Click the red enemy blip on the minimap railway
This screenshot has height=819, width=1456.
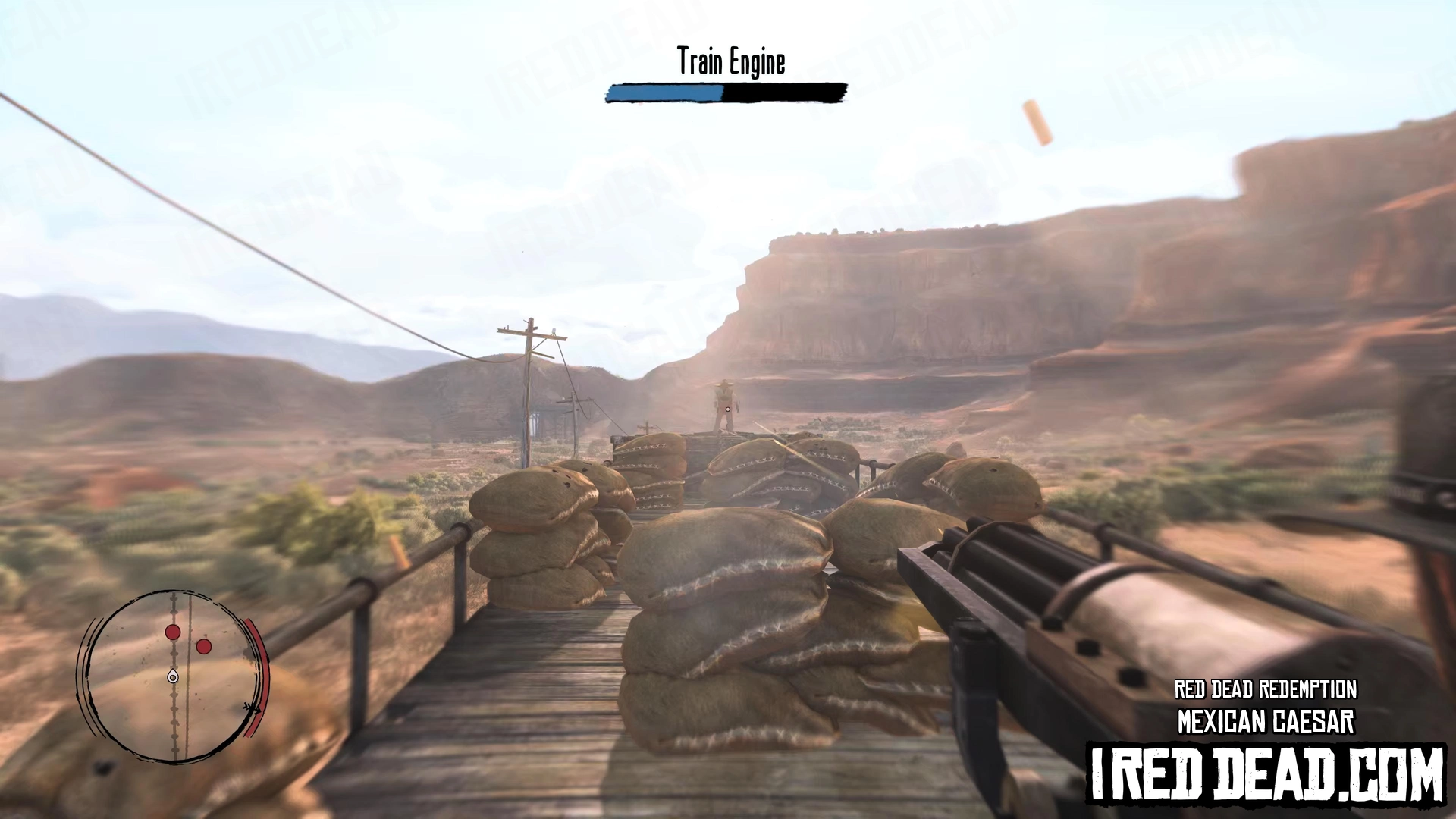pos(173,632)
